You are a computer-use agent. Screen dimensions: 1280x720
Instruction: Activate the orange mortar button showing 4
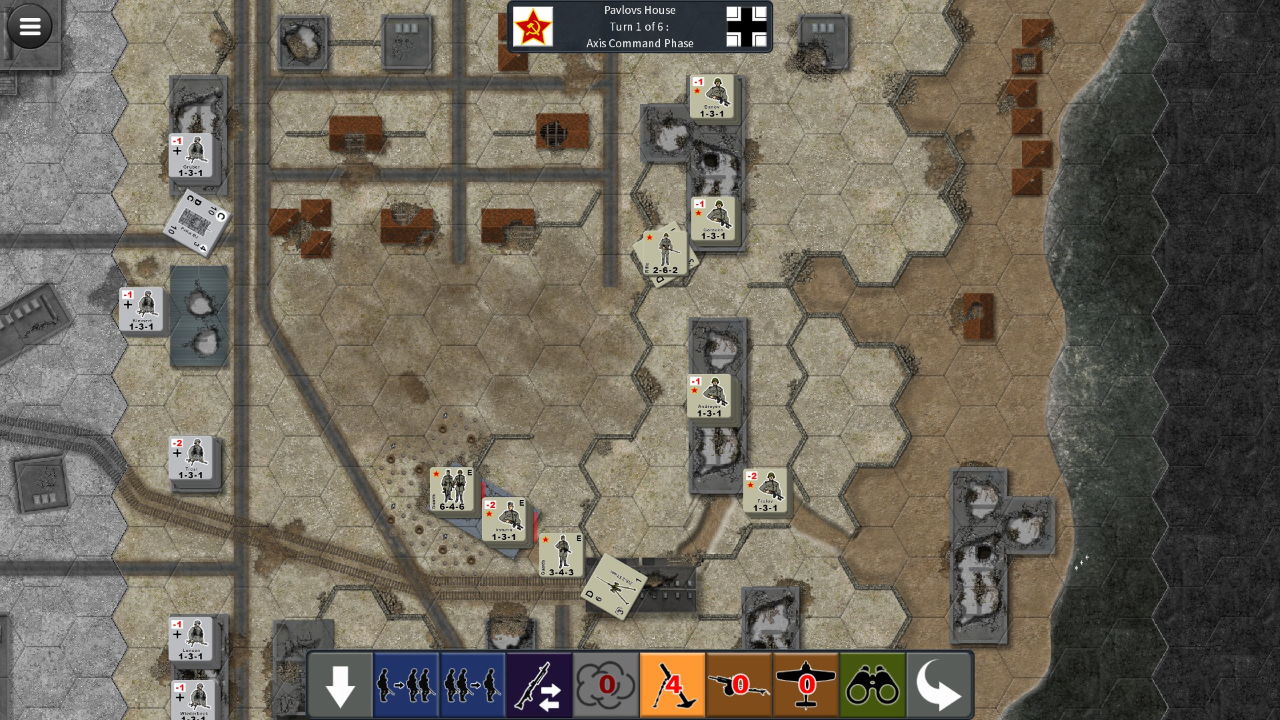point(672,686)
